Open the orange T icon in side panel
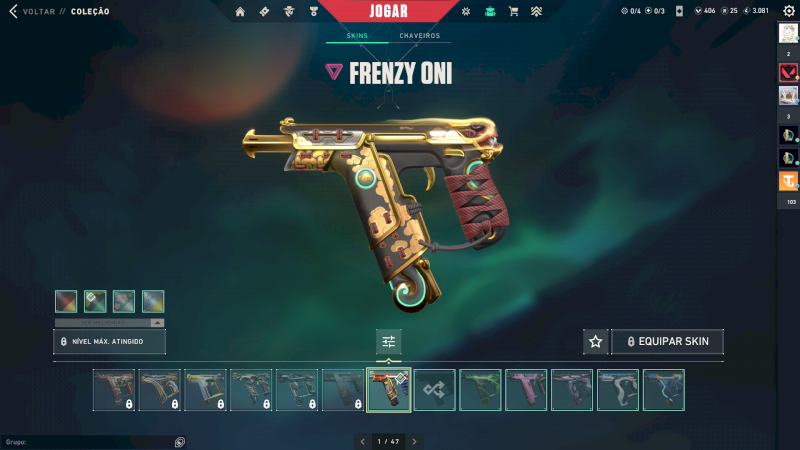 click(788, 181)
